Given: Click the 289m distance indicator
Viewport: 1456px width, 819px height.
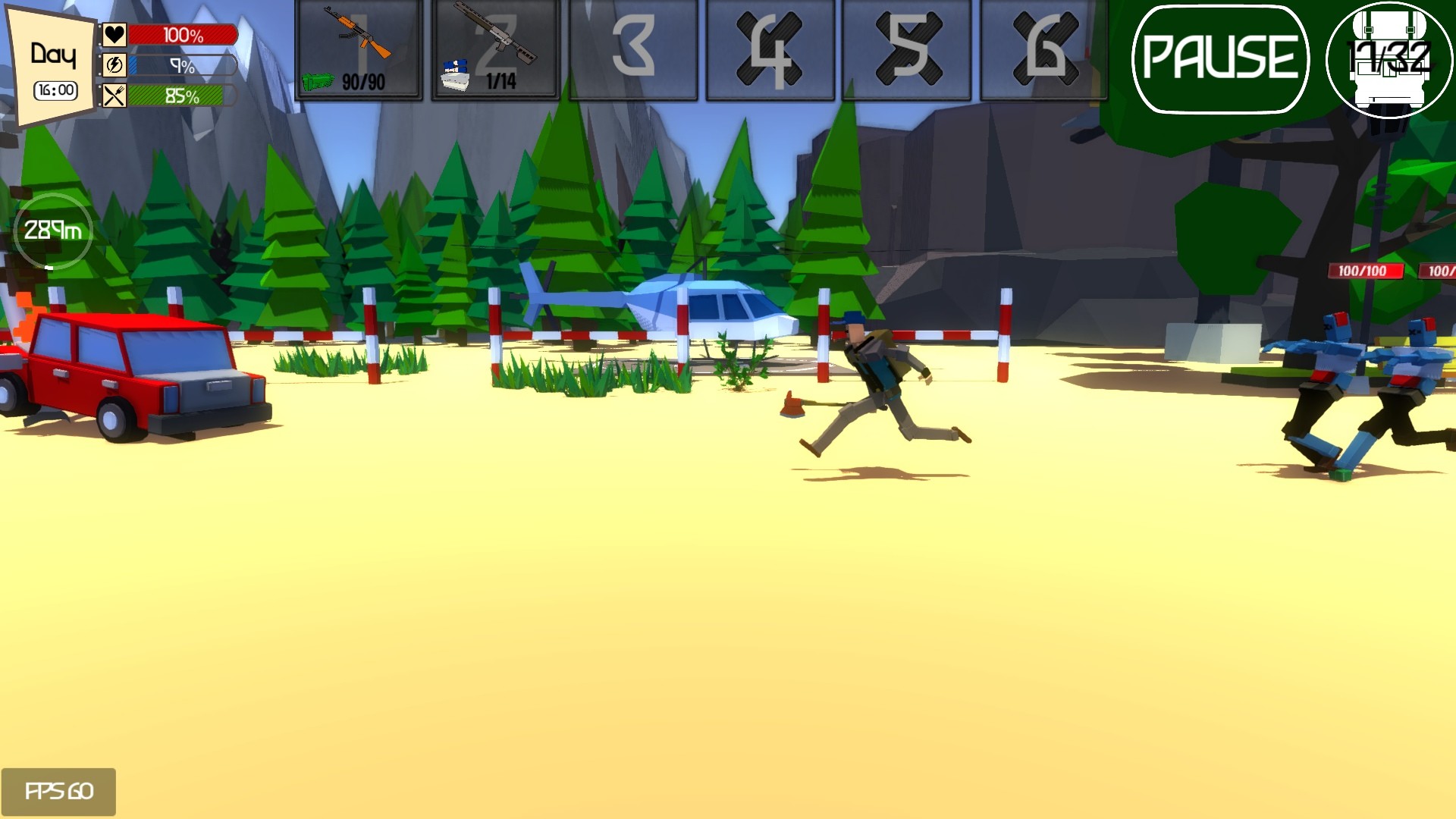Looking at the screenshot, I should (52, 229).
